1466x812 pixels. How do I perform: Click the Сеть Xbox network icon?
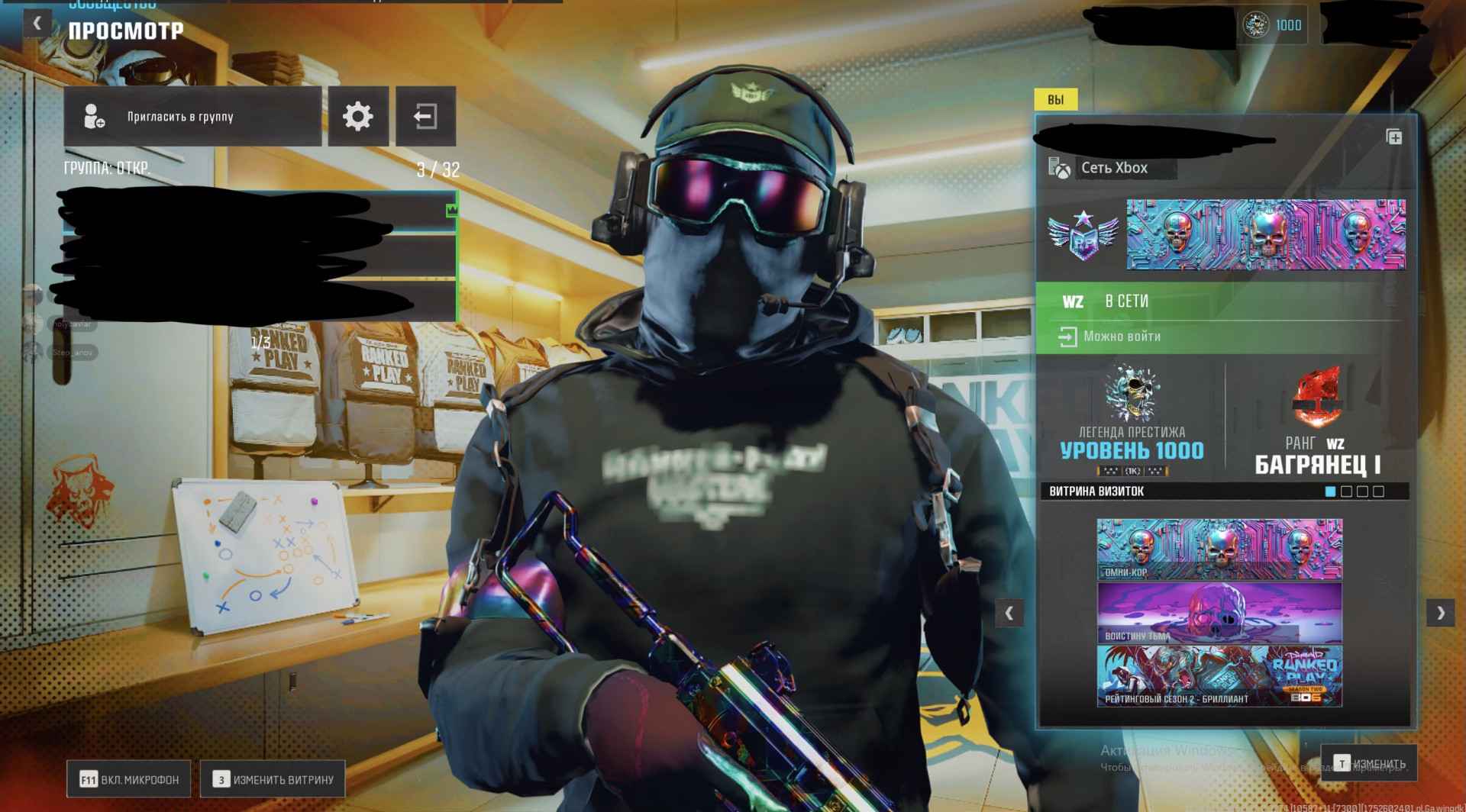point(1058,167)
